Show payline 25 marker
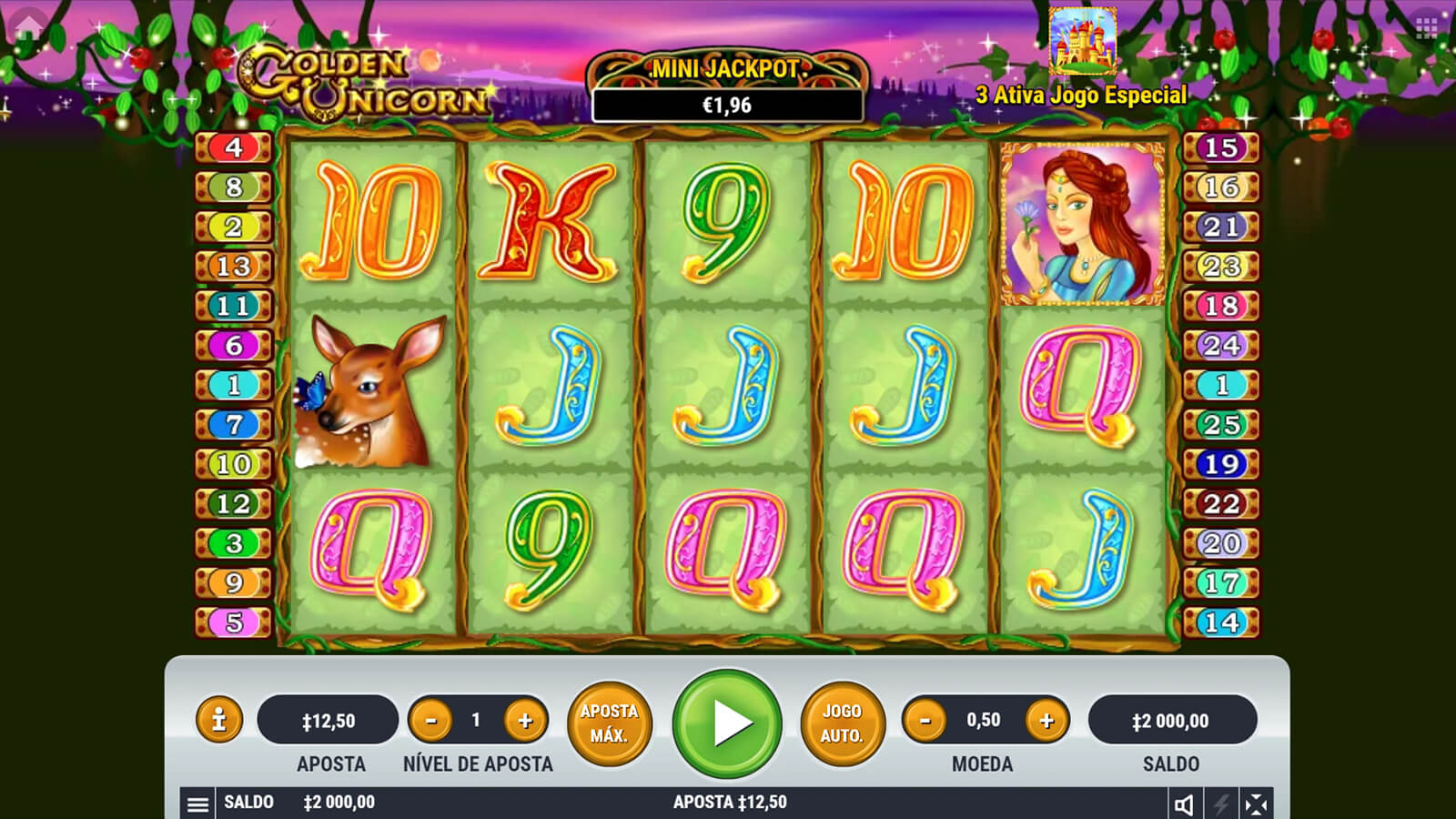Image resolution: width=1456 pixels, height=819 pixels. pyautogui.click(x=1221, y=424)
